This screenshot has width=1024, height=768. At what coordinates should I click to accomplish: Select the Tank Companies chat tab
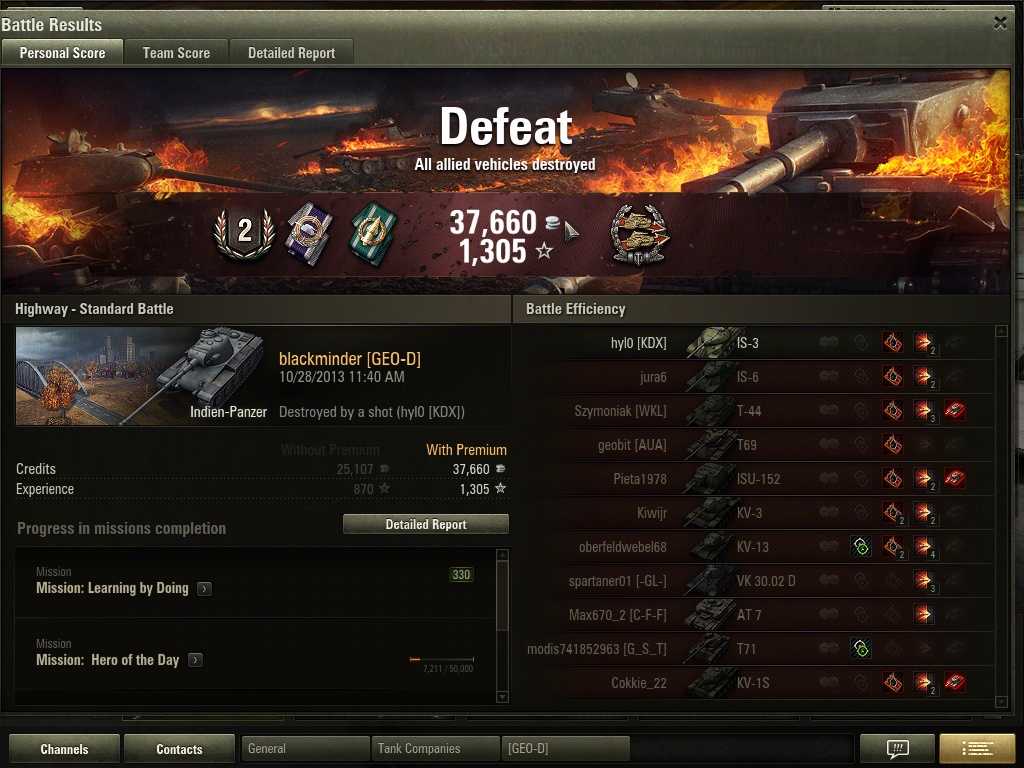436,748
